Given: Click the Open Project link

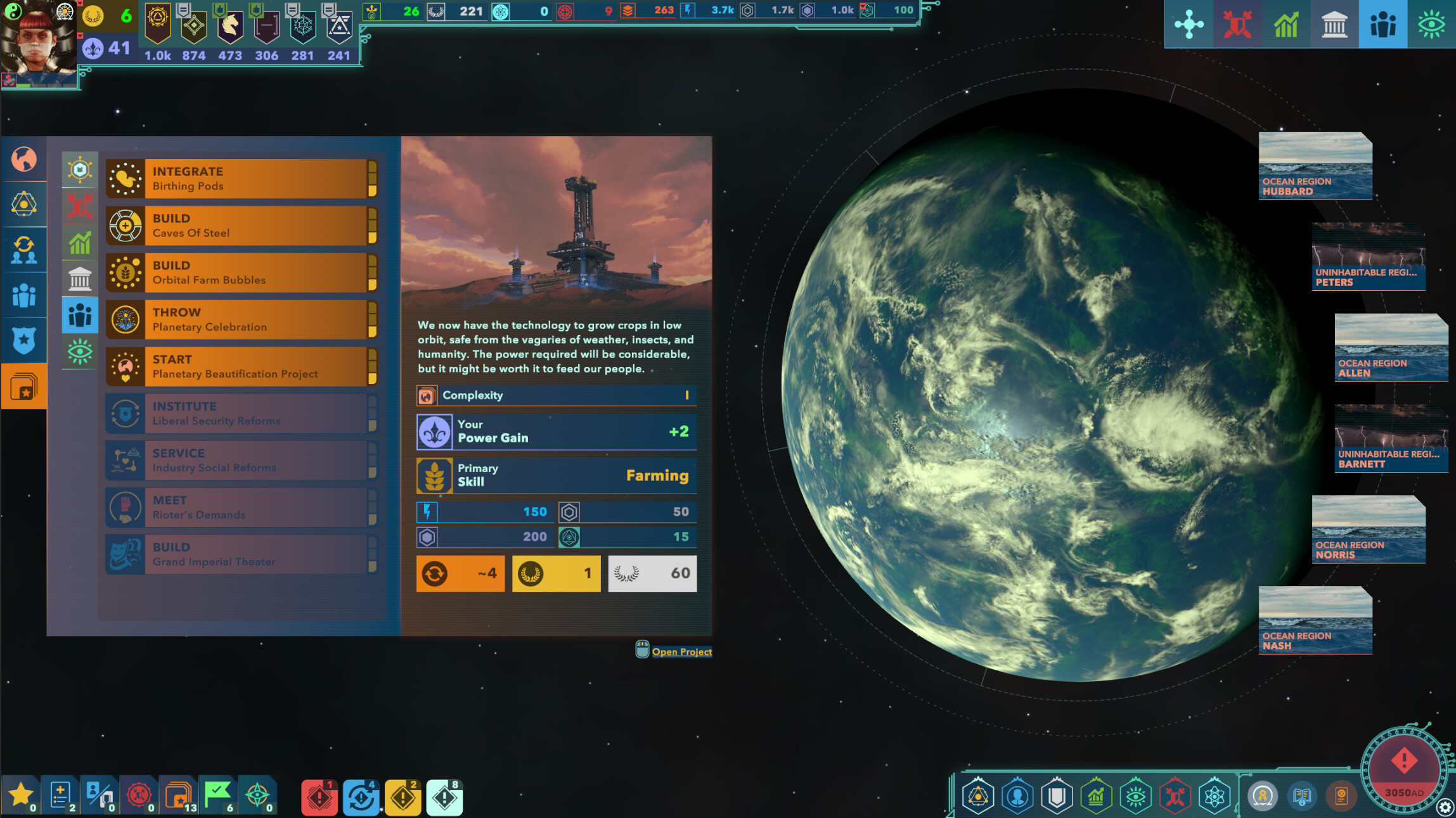Looking at the screenshot, I should [x=682, y=651].
